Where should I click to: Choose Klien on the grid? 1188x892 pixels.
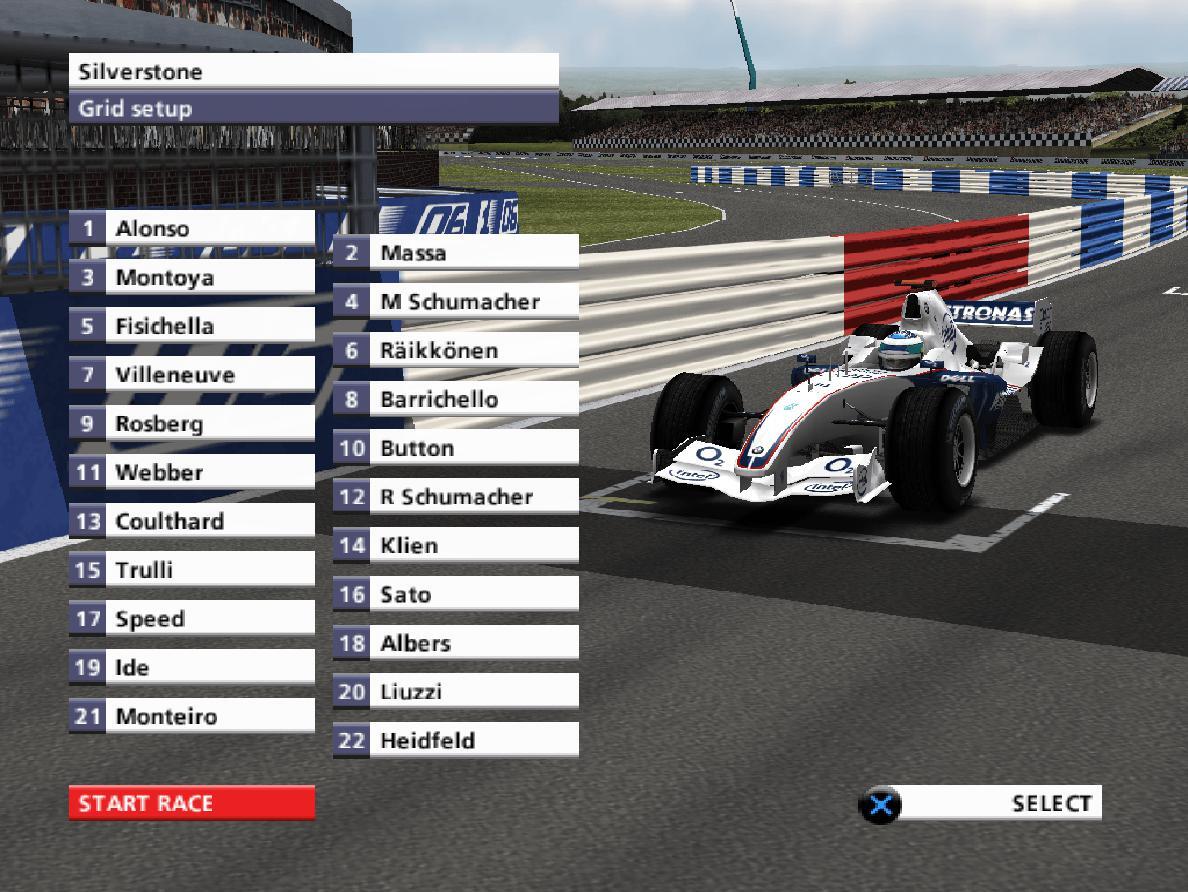456,545
